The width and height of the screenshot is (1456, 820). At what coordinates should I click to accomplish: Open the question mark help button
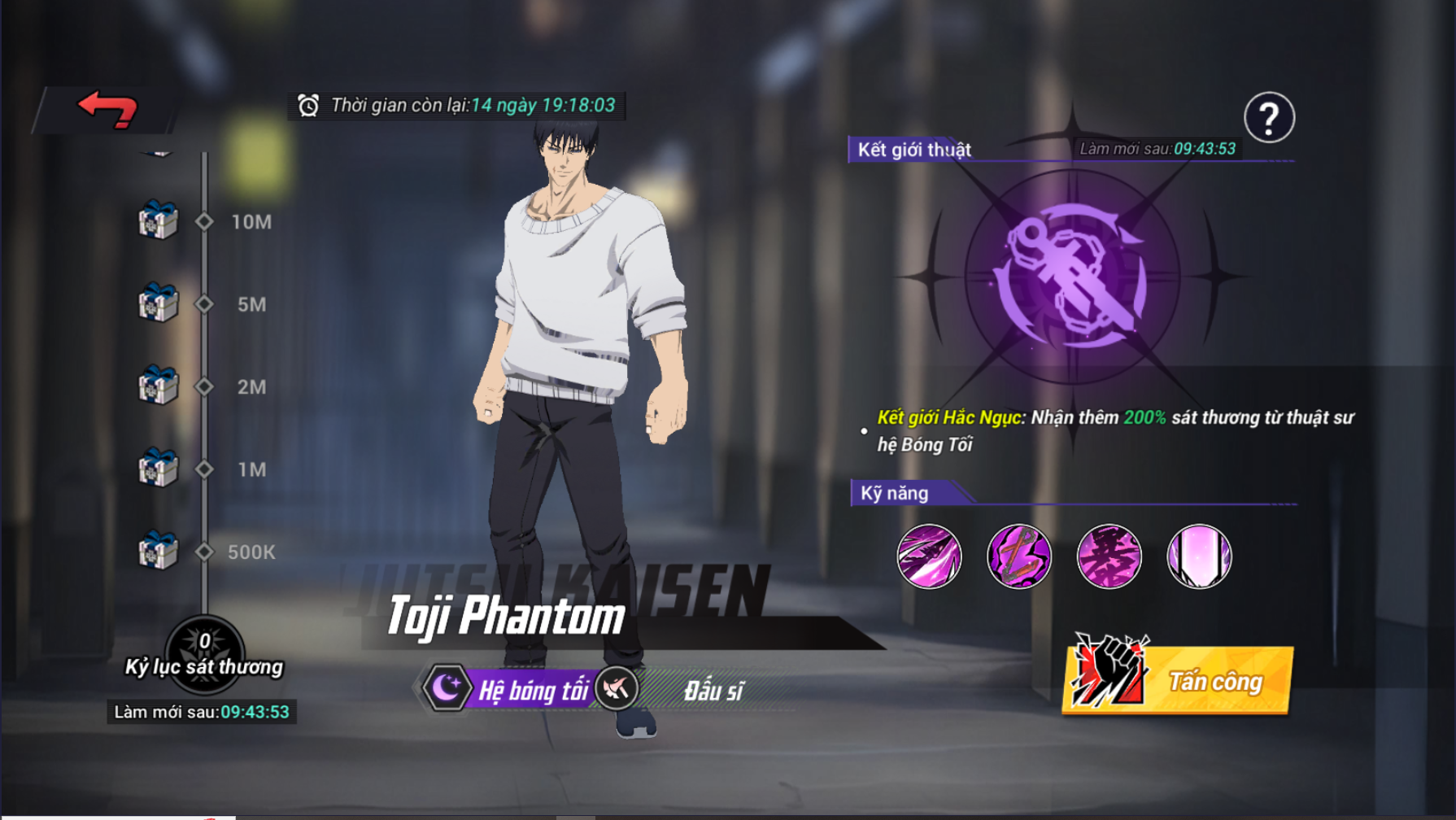1269,118
